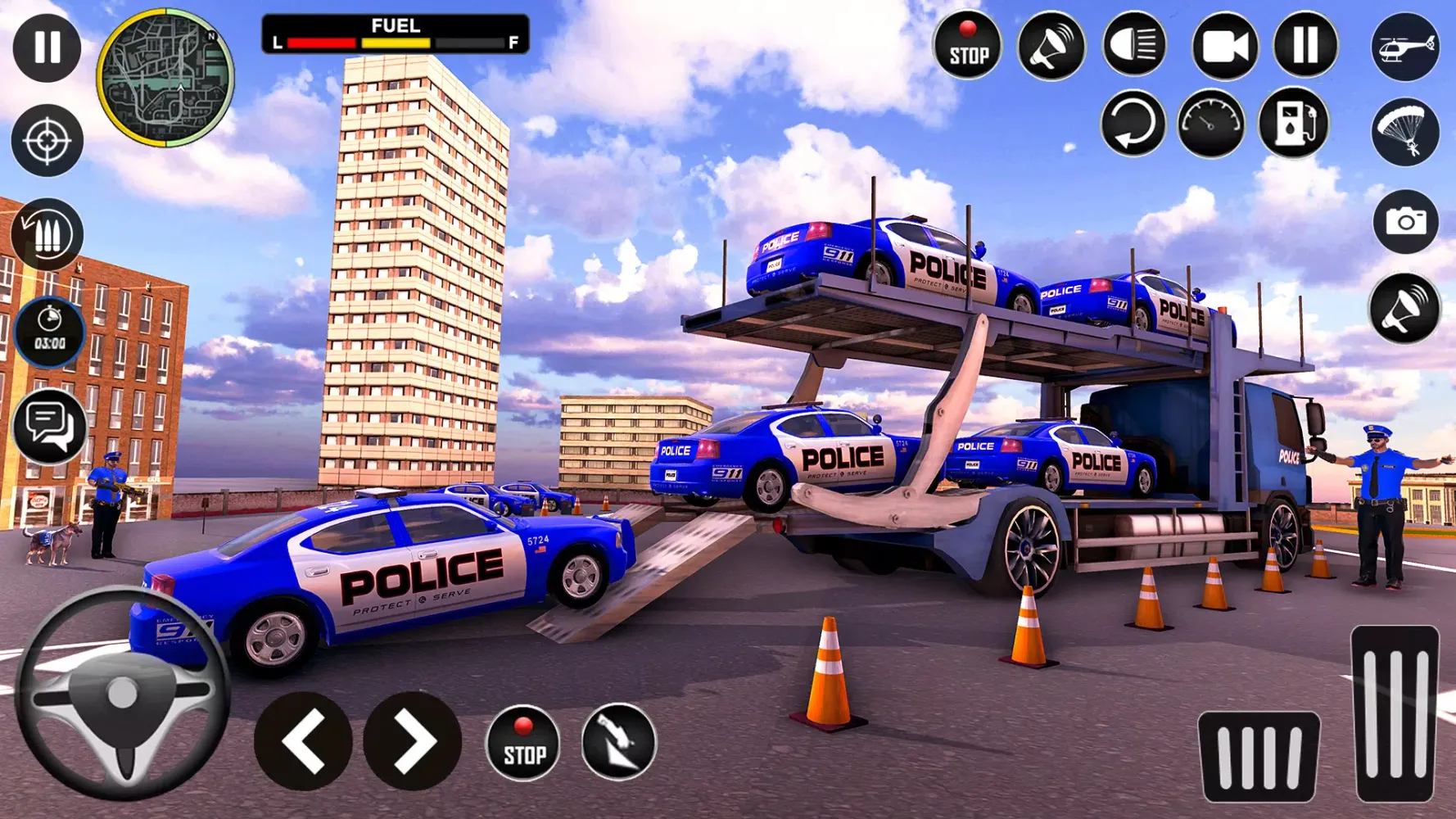This screenshot has height=819, width=1456.
Task: Select the fuel pump refill icon
Action: (x=1291, y=123)
